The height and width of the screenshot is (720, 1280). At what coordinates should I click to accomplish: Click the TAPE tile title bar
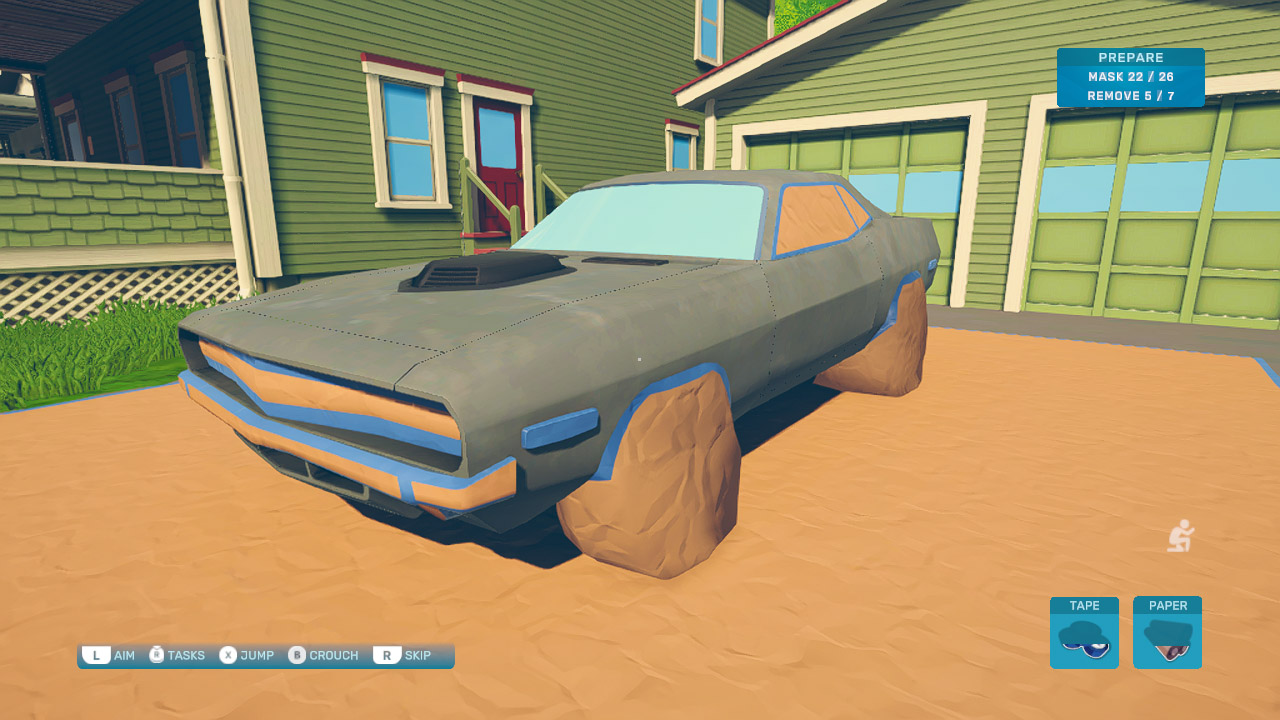tap(1084, 605)
